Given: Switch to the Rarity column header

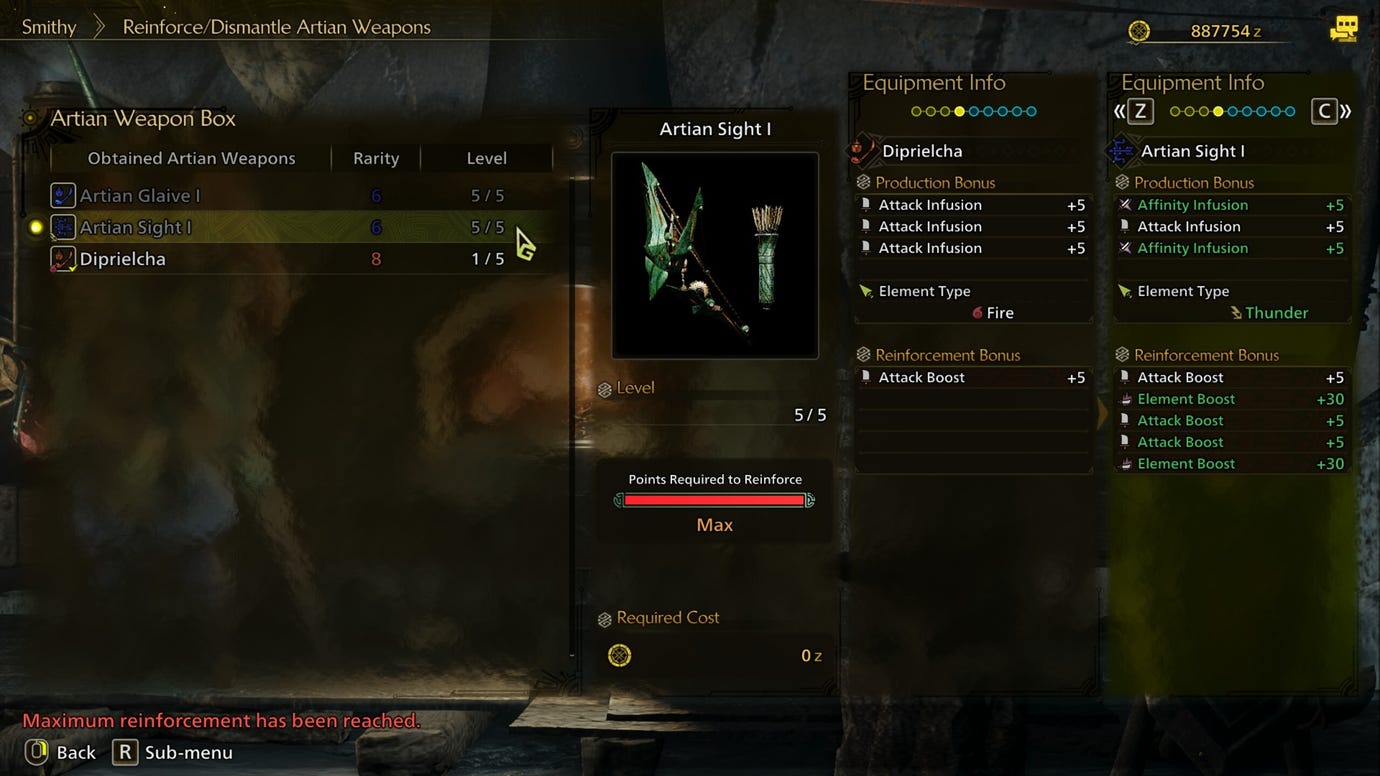Looking at the screenshot, I should tap(375, 157).
